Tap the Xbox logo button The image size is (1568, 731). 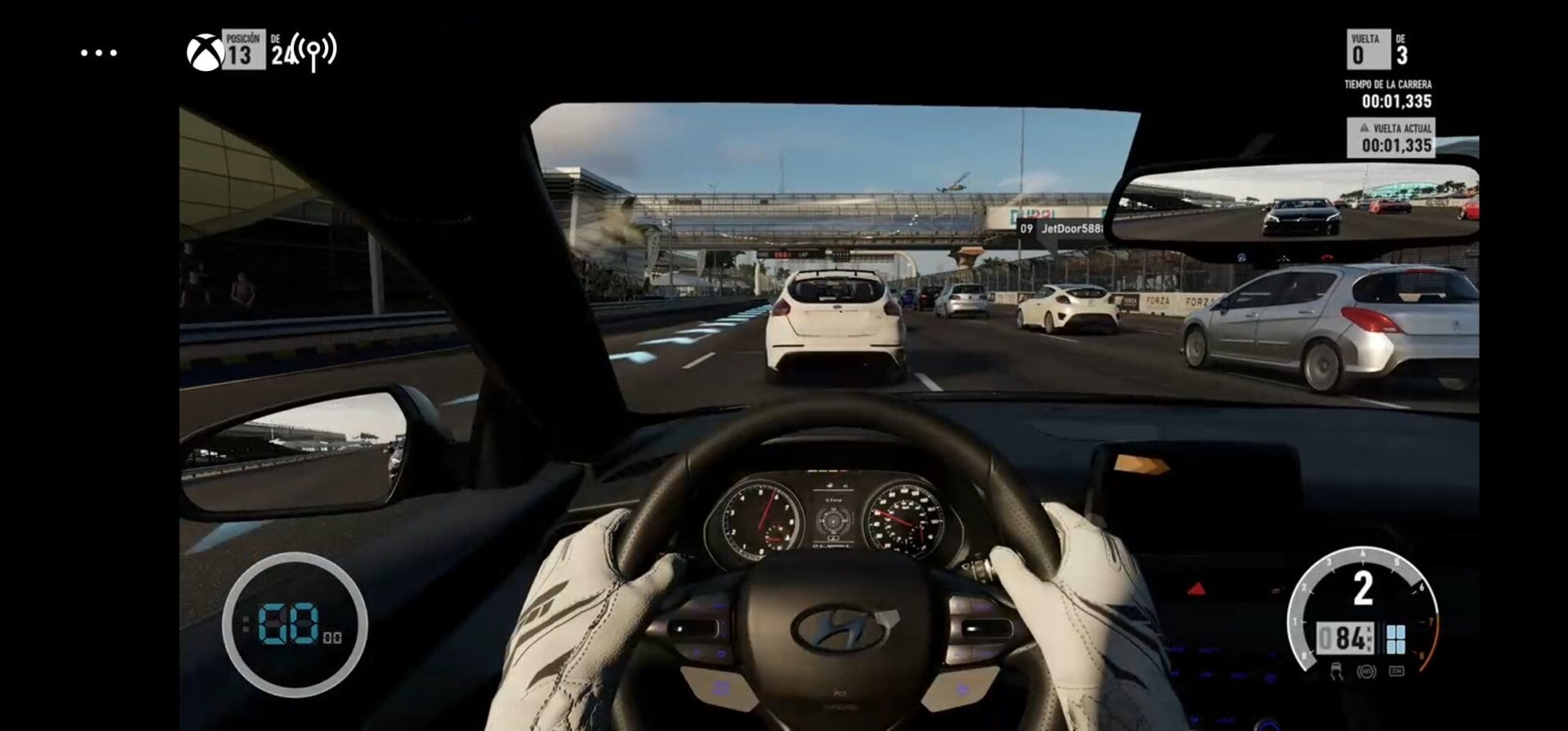coord(204,53)
